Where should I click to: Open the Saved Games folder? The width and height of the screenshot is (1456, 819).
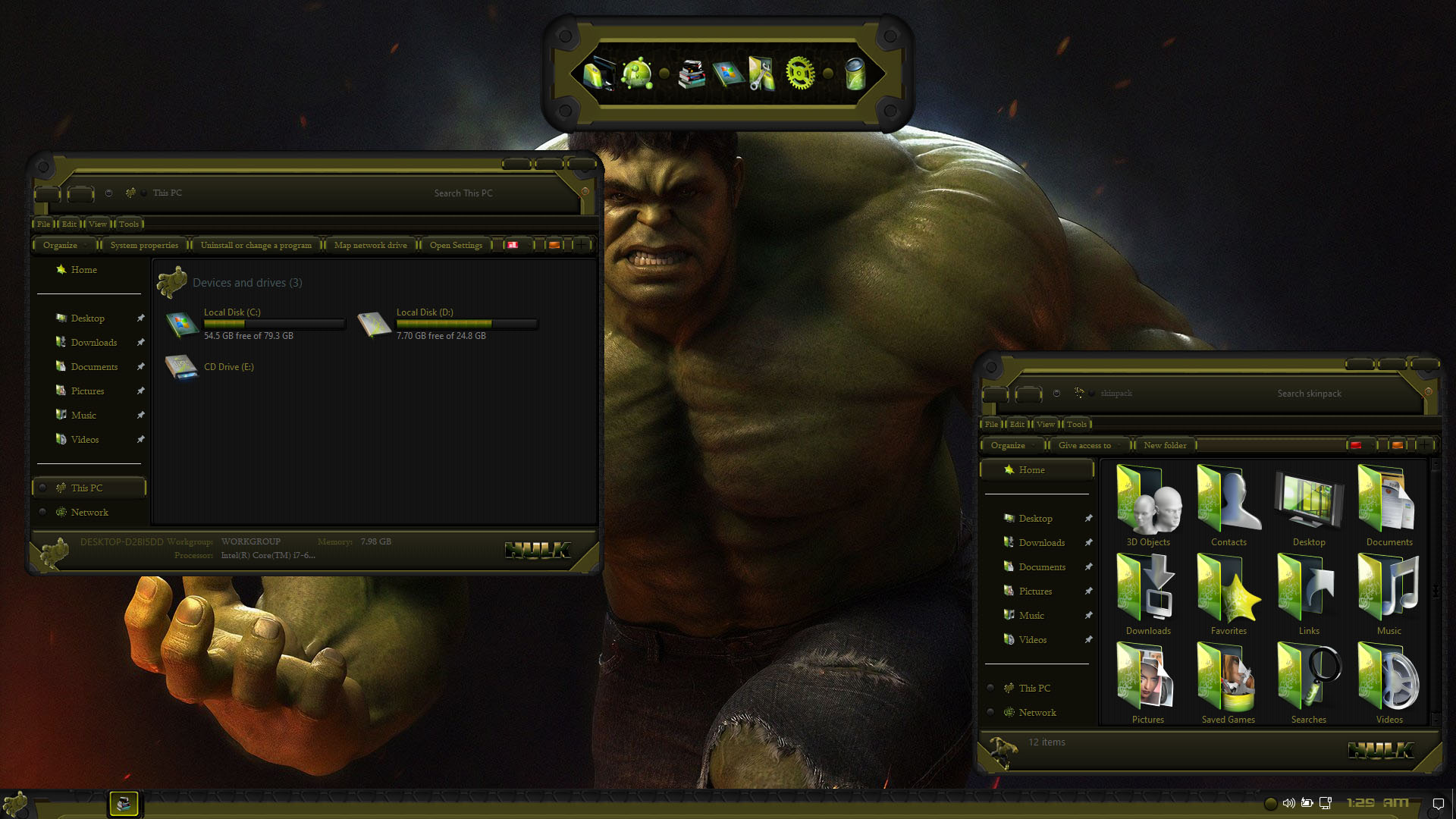pos(1228,682)
